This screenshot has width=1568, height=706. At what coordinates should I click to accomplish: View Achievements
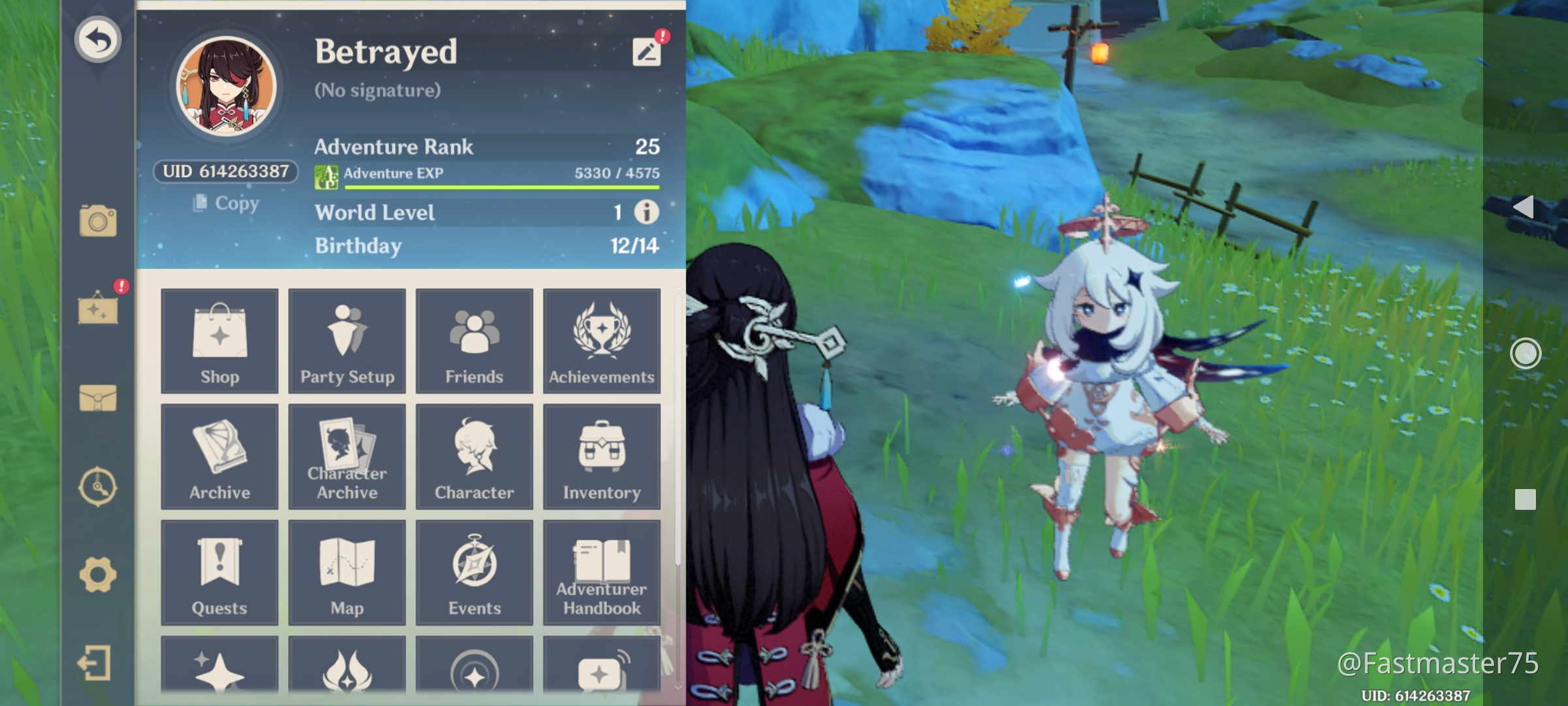coord(602,341)
